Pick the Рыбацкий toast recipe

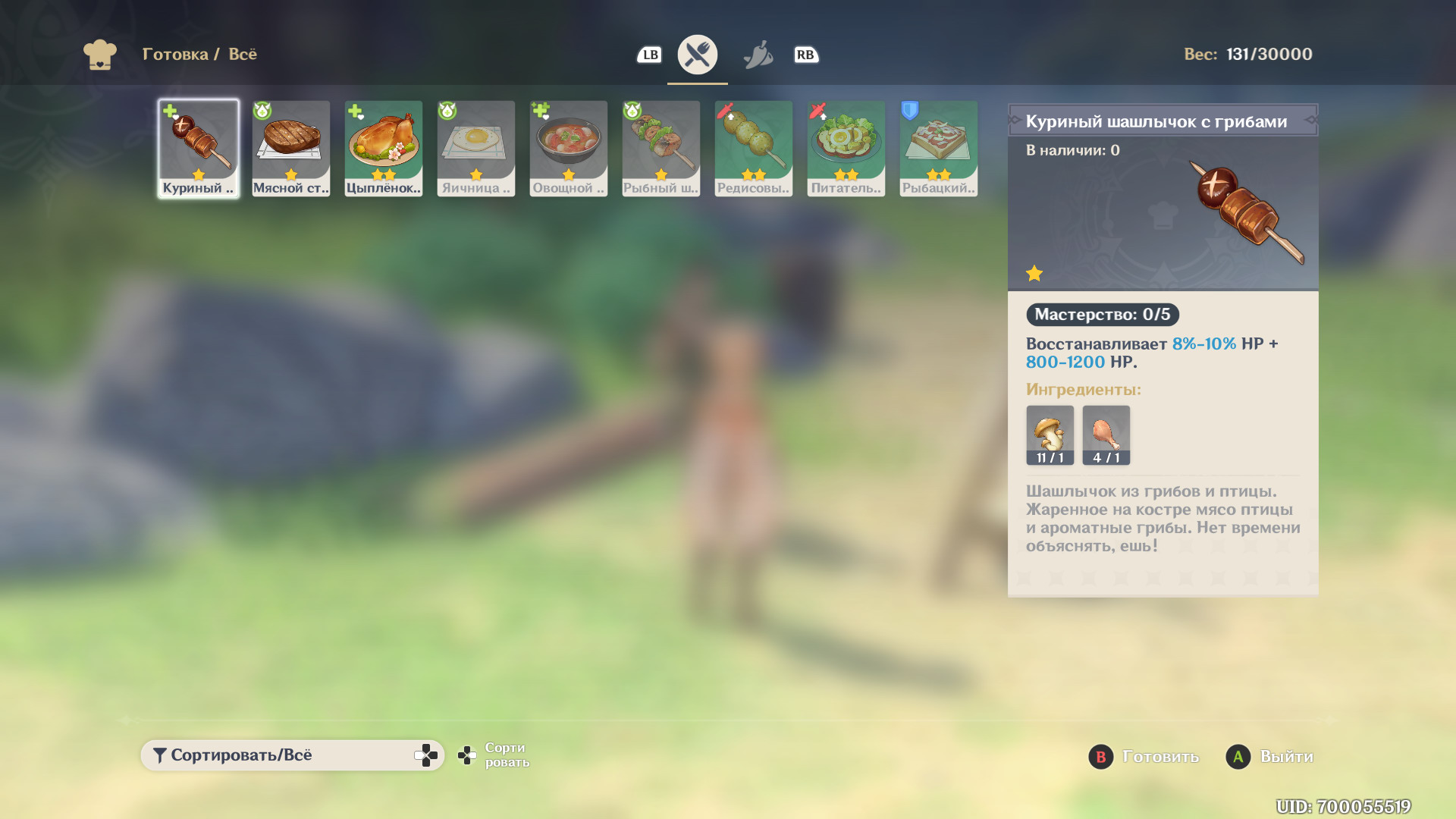pyautogui.click(x=939, y=149)
